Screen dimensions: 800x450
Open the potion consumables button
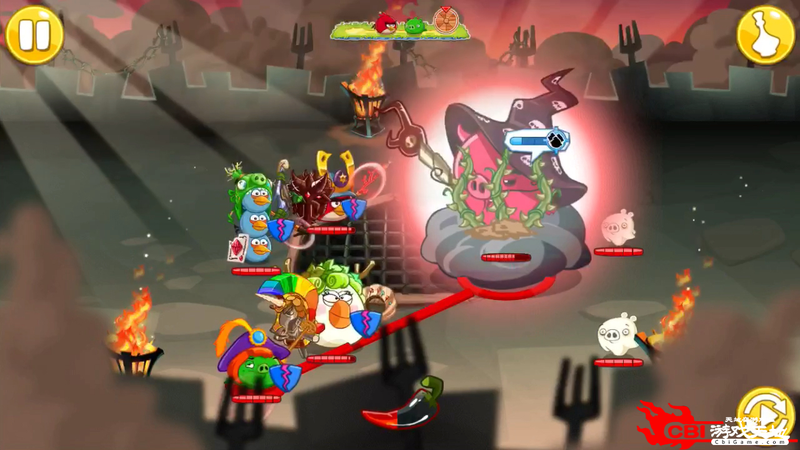(x=765, y=34)
